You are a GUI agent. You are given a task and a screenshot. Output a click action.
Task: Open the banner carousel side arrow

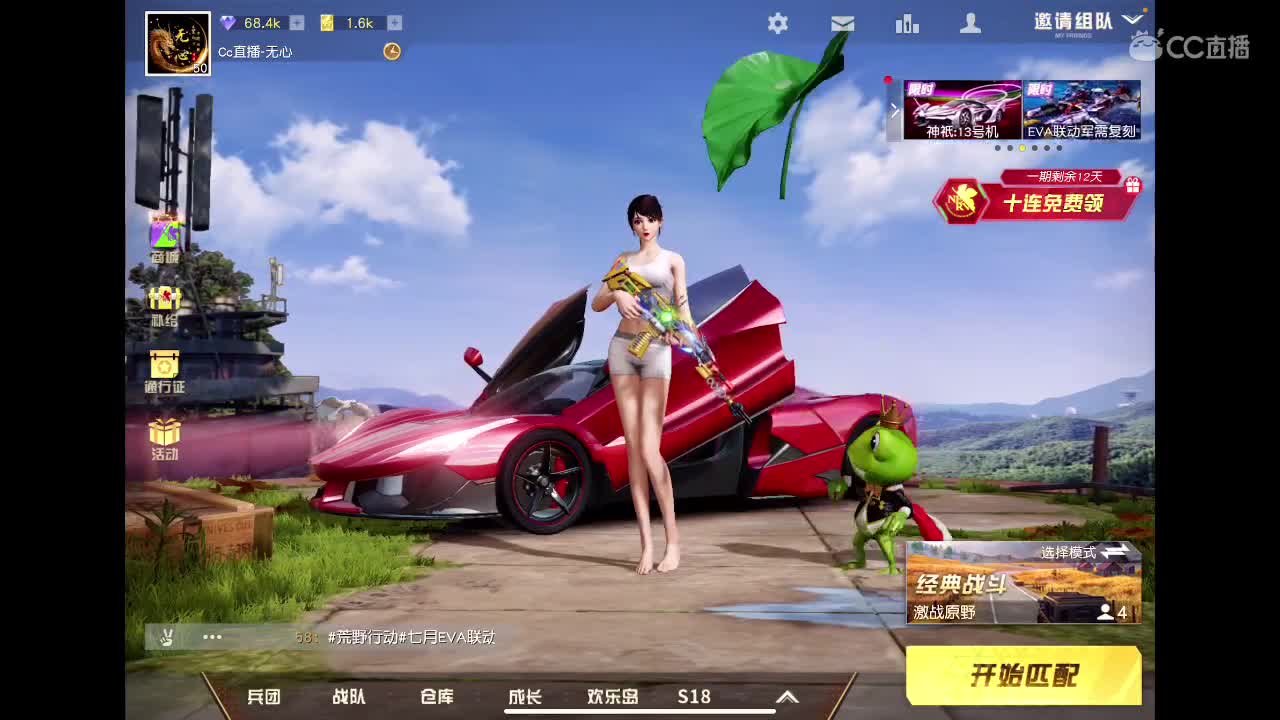(893, 110)
